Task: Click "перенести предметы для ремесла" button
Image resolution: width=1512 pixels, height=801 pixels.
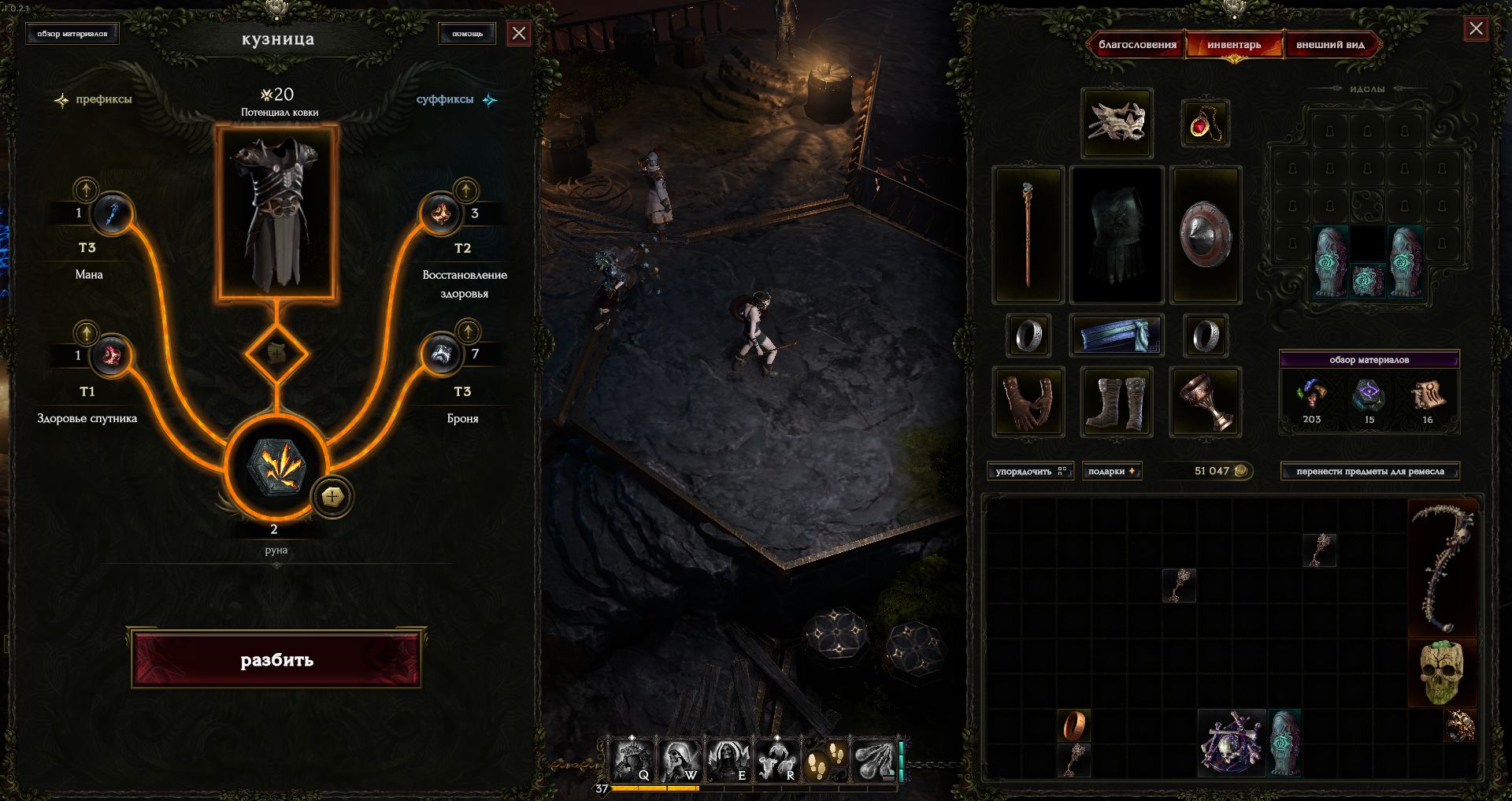Action: 1369,471
